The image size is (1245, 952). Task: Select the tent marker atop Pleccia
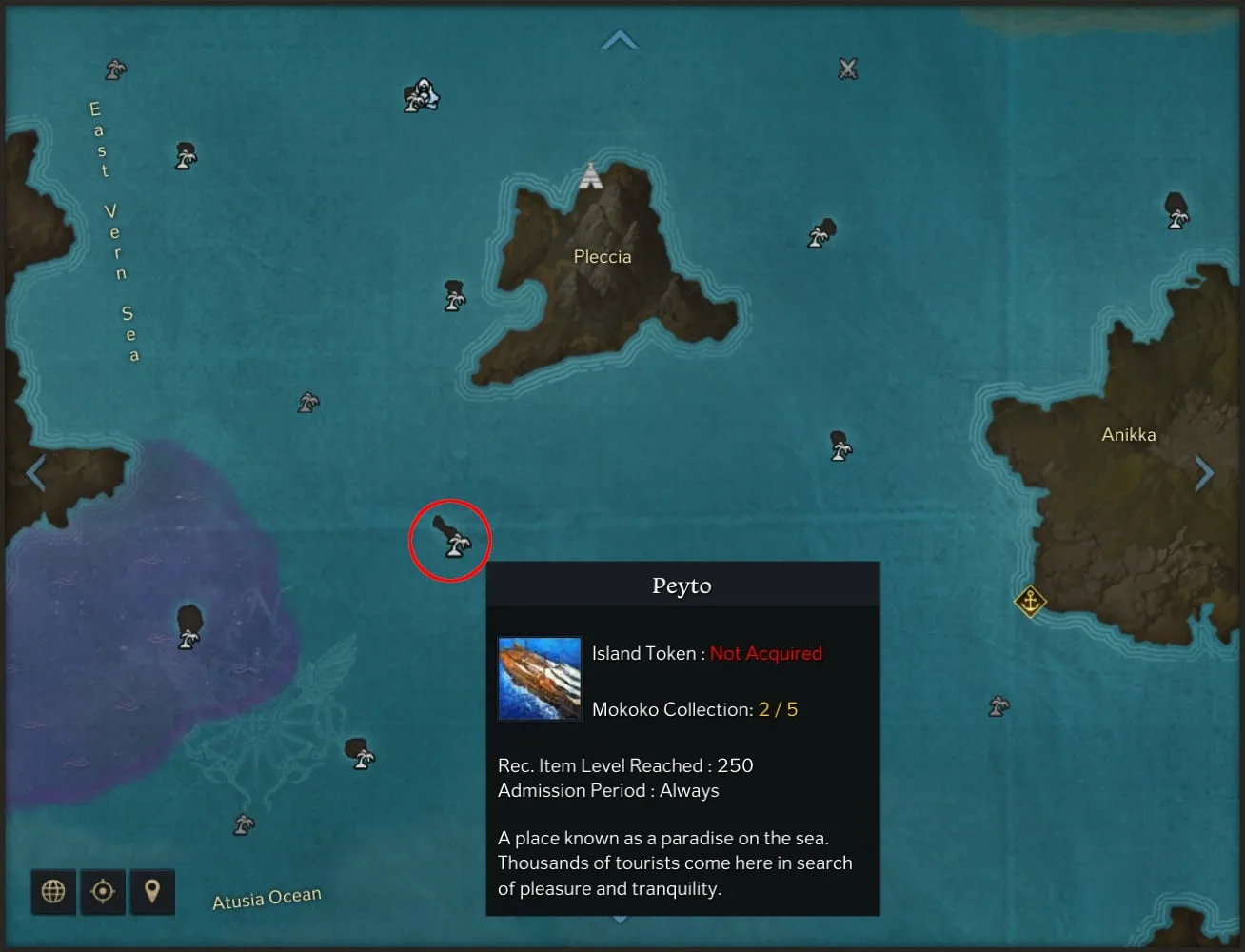click(x=591, y=175)
